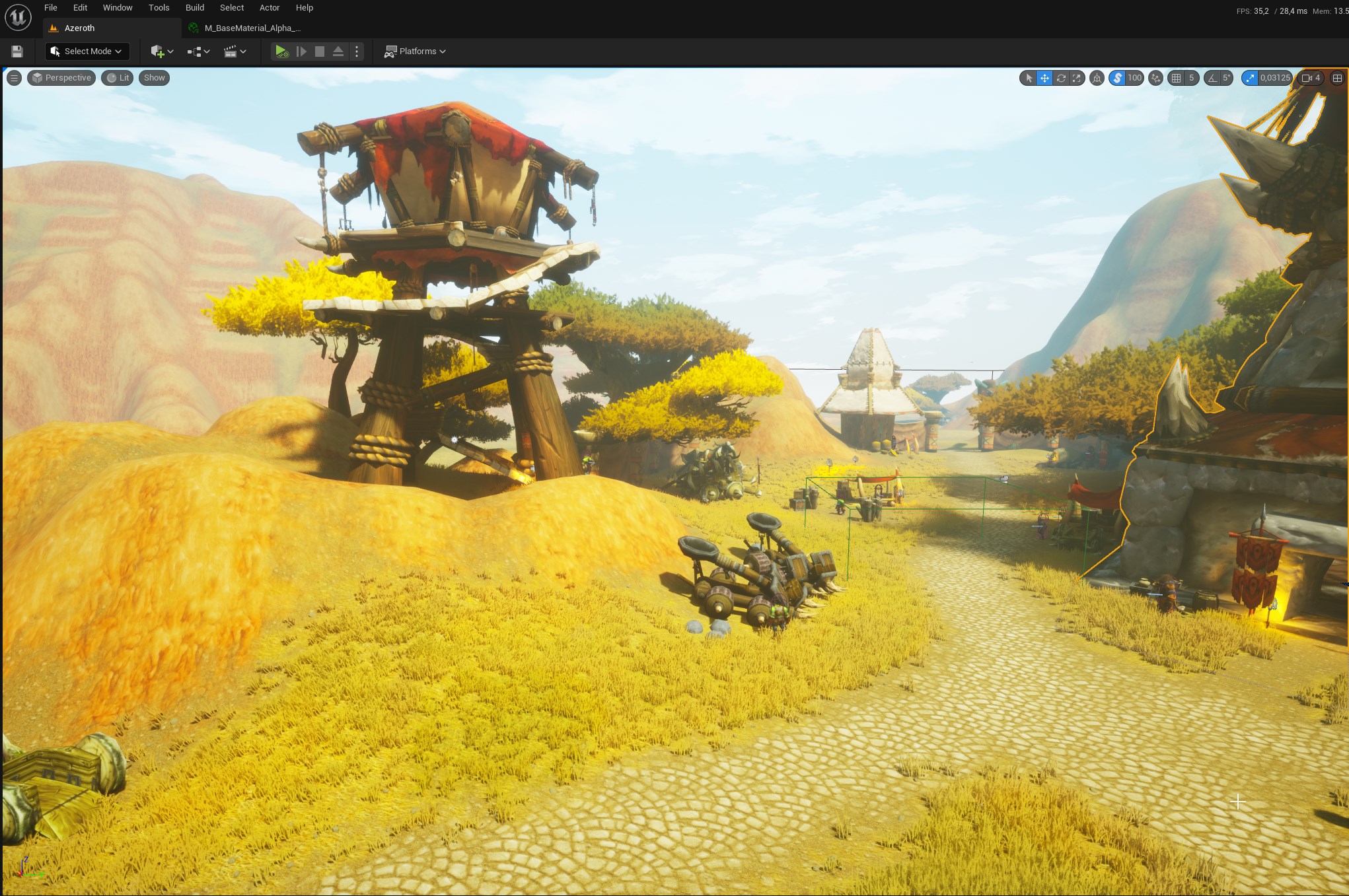Toggle the viewport layout maximize button
The height and width of the screenshot is (896, 1349).
1337,78
